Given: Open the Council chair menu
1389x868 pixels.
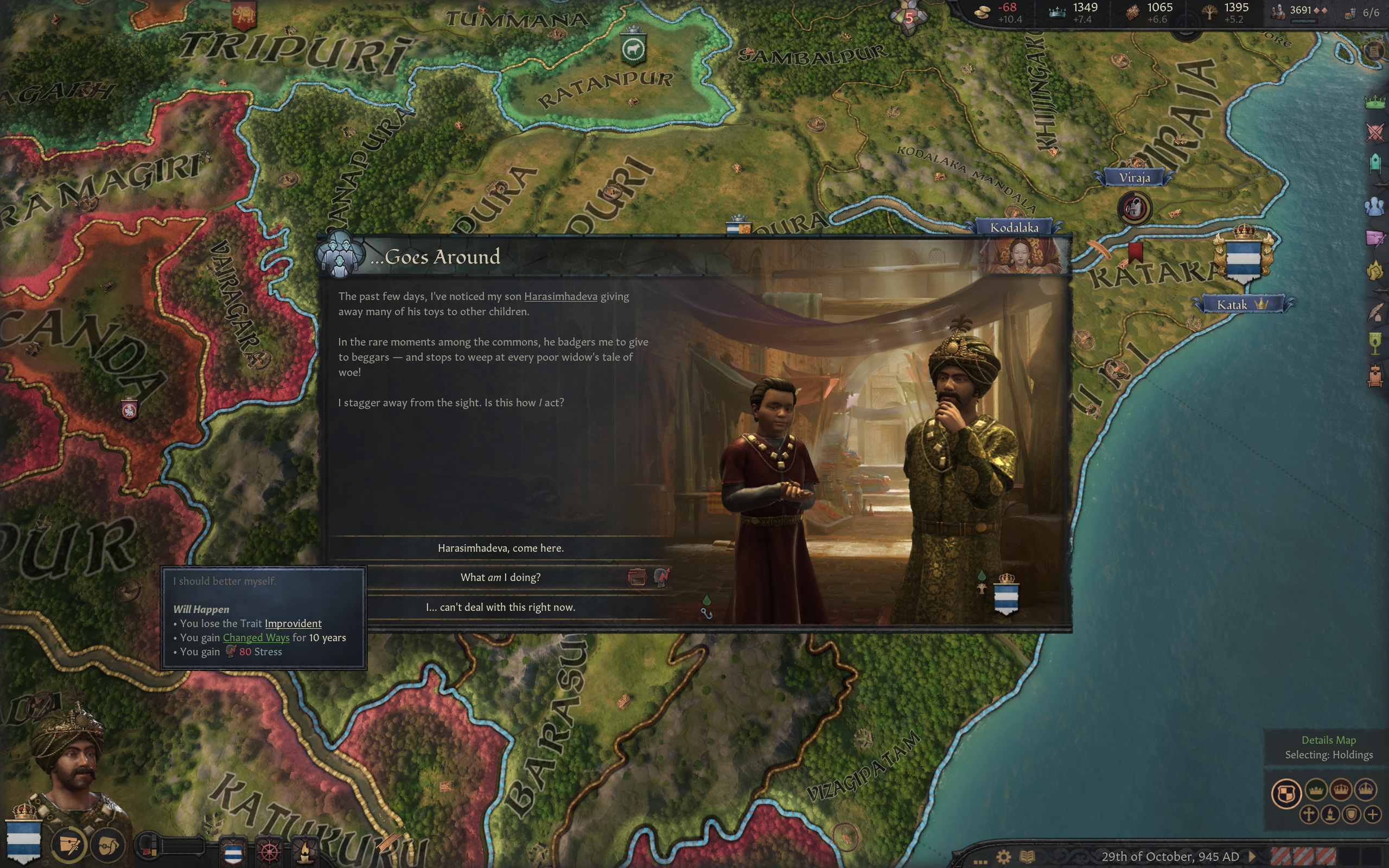Looking at the screenshot, I should point(1375,163).
